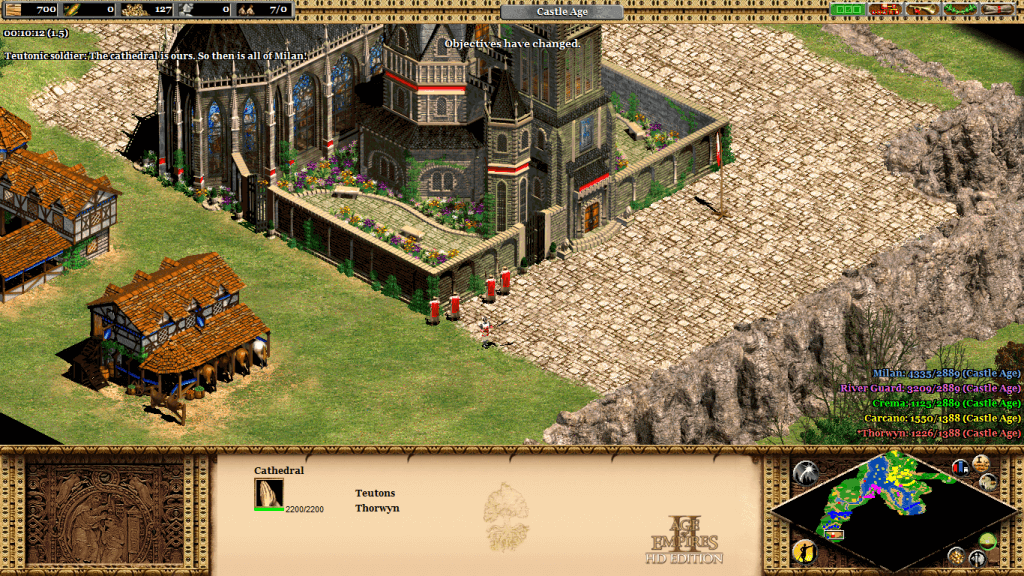
Task: Select the idle villager button
Action: [x=805, y=551]
